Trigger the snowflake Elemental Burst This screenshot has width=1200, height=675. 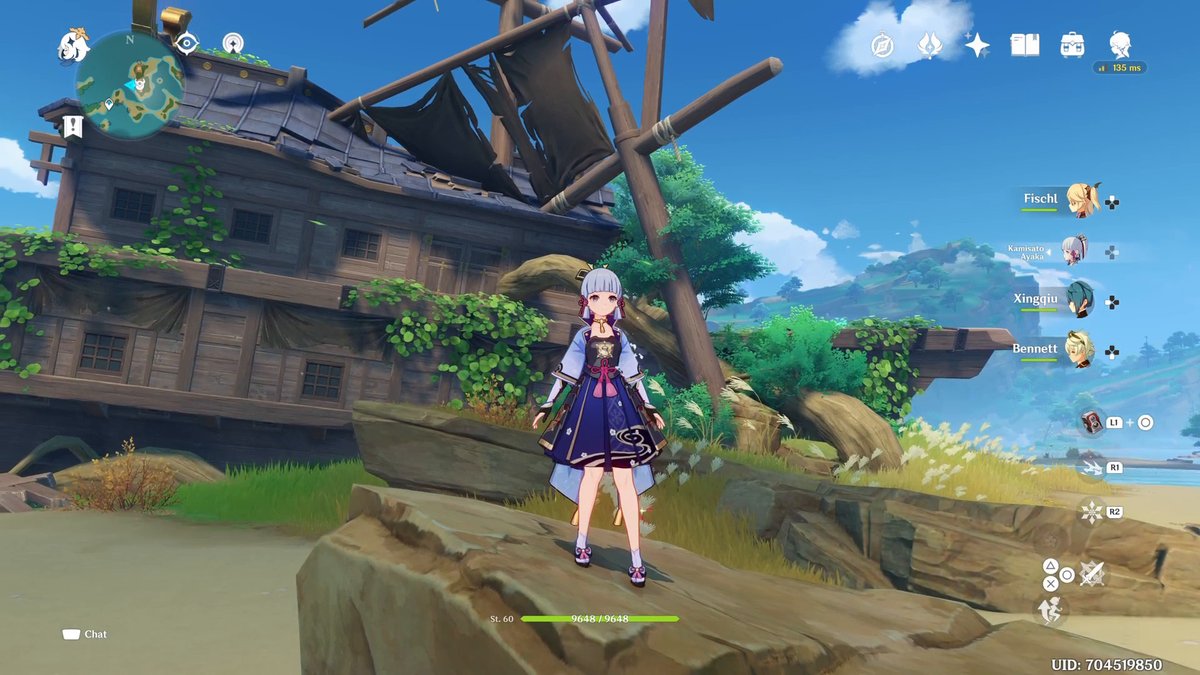click(1090, 512)
